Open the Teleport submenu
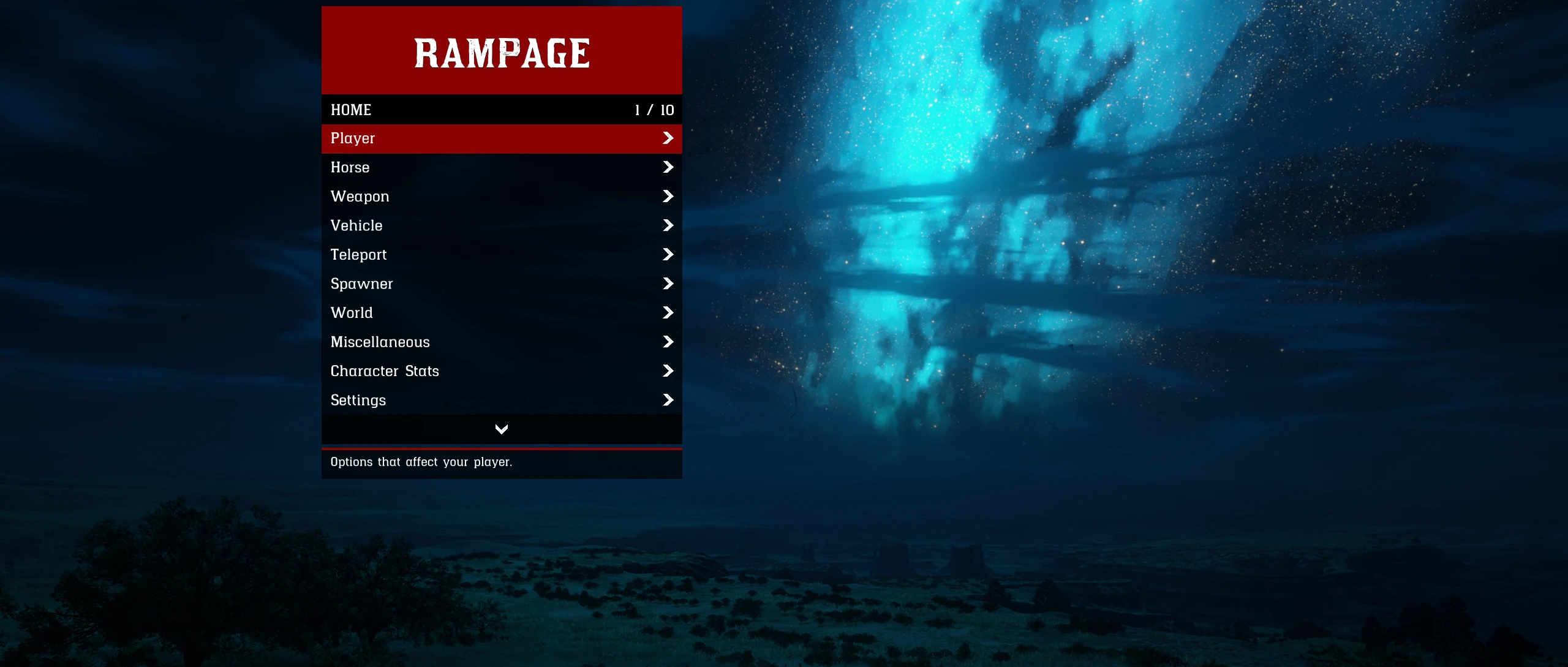1568x667 pixels. click(501, 255)
